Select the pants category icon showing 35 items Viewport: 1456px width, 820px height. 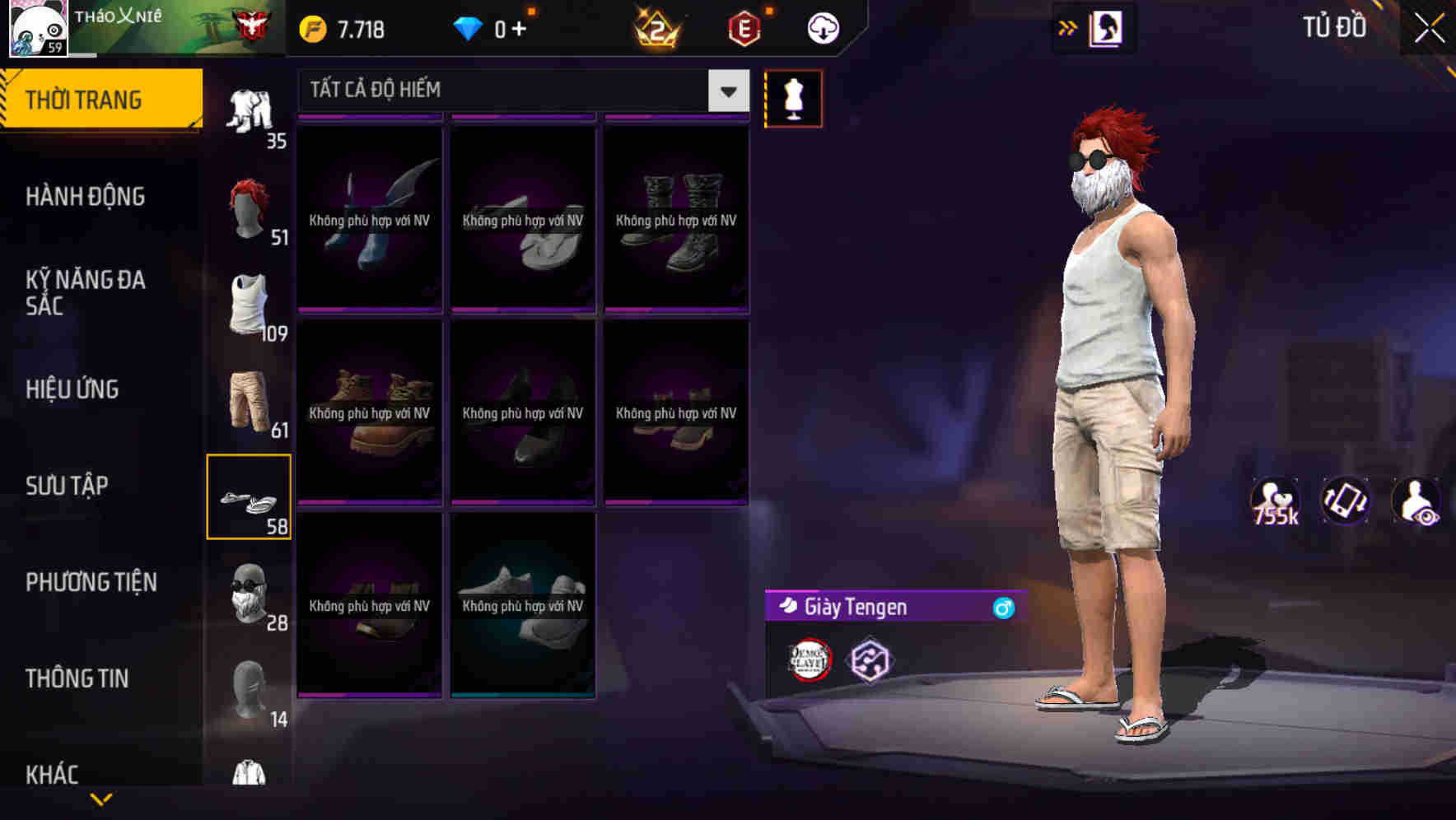[x=251, y=107]
